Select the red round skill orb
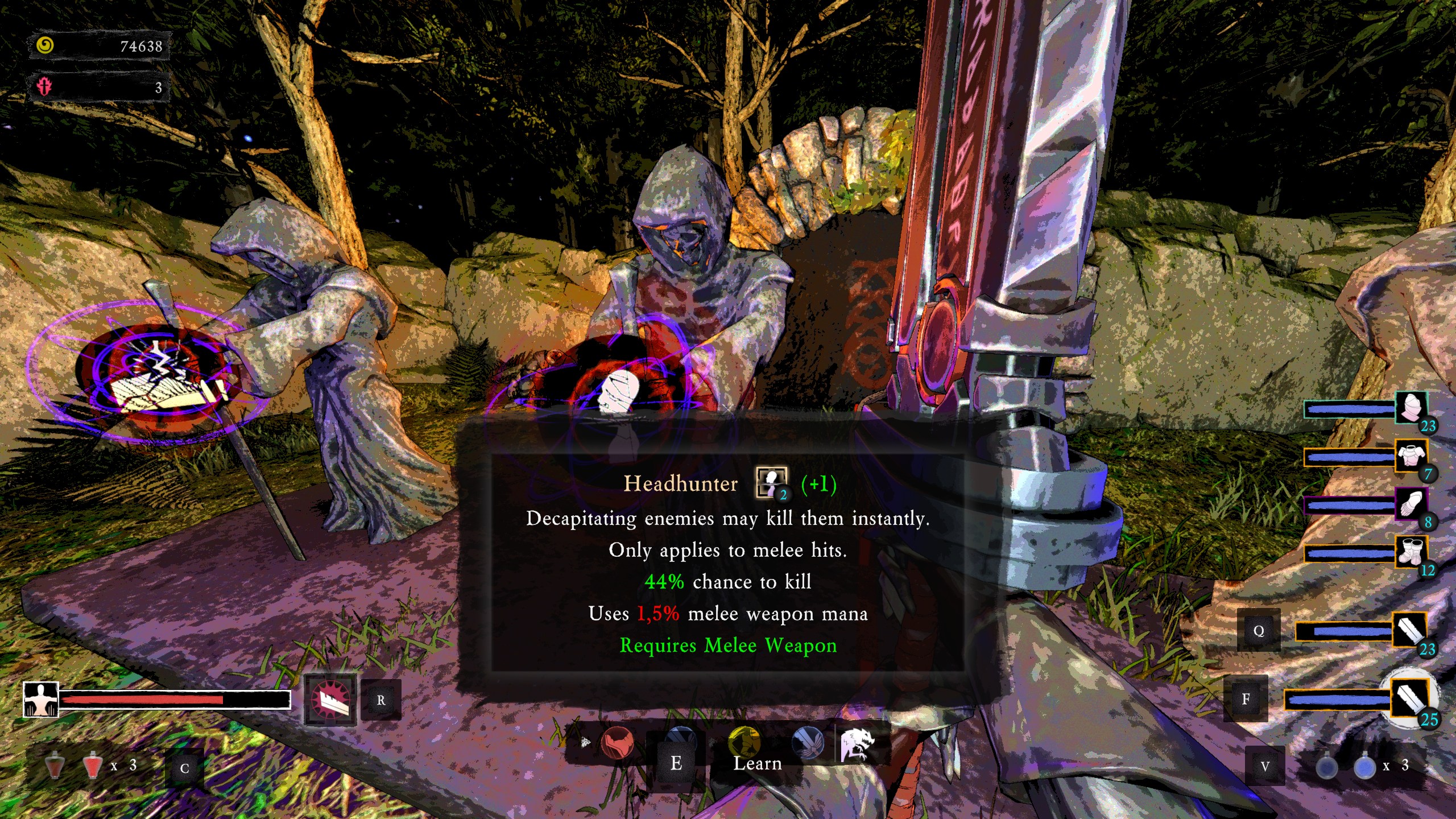Image resolution: width=1456 pixels, height=819 pixels. (617, 743)
